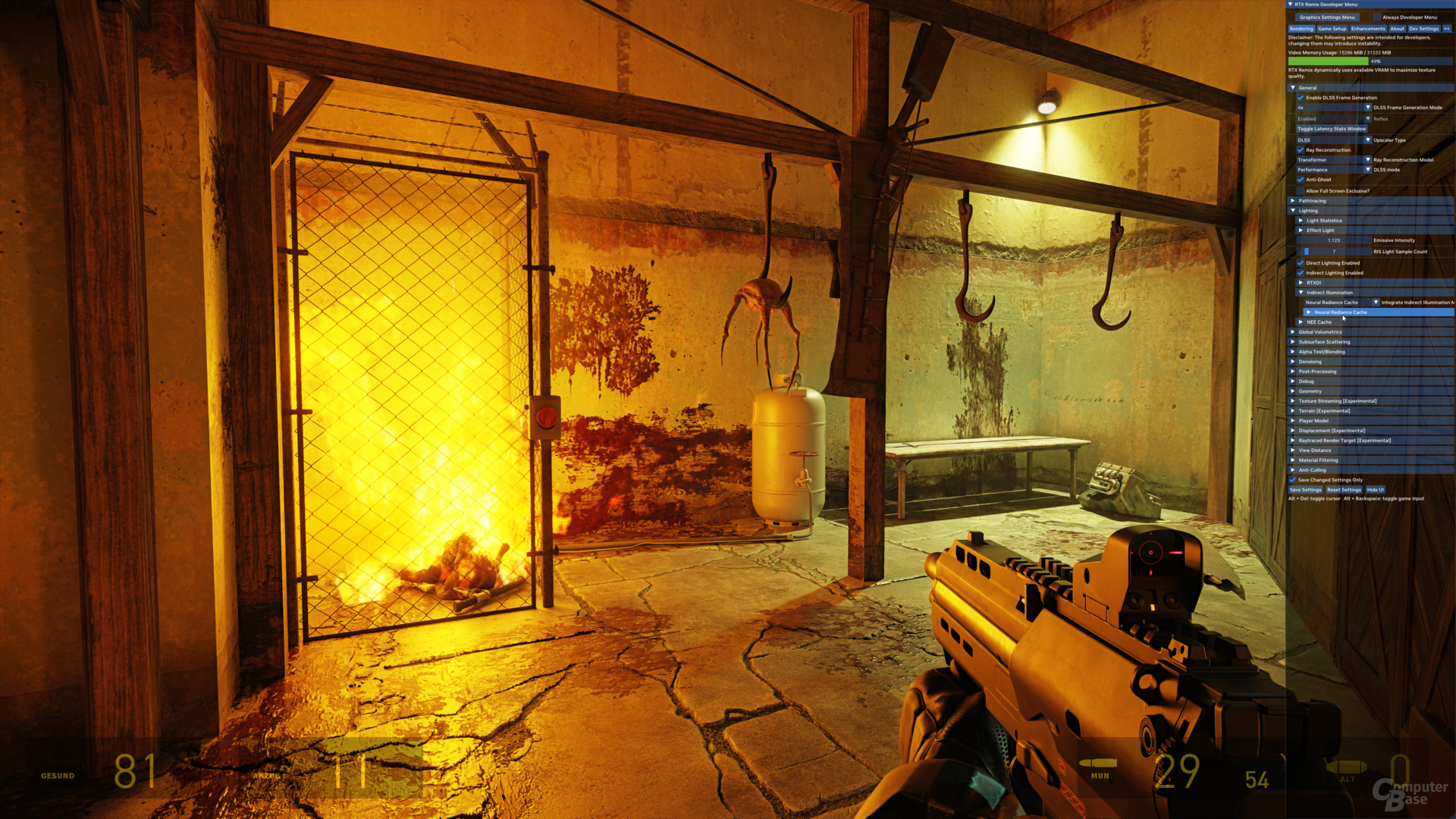Screen dimensions: 1456x819
Task: Disable the Enable DLSS Frame Generation checkbox
Action: pyautogui.click(x=1301, y=98)
